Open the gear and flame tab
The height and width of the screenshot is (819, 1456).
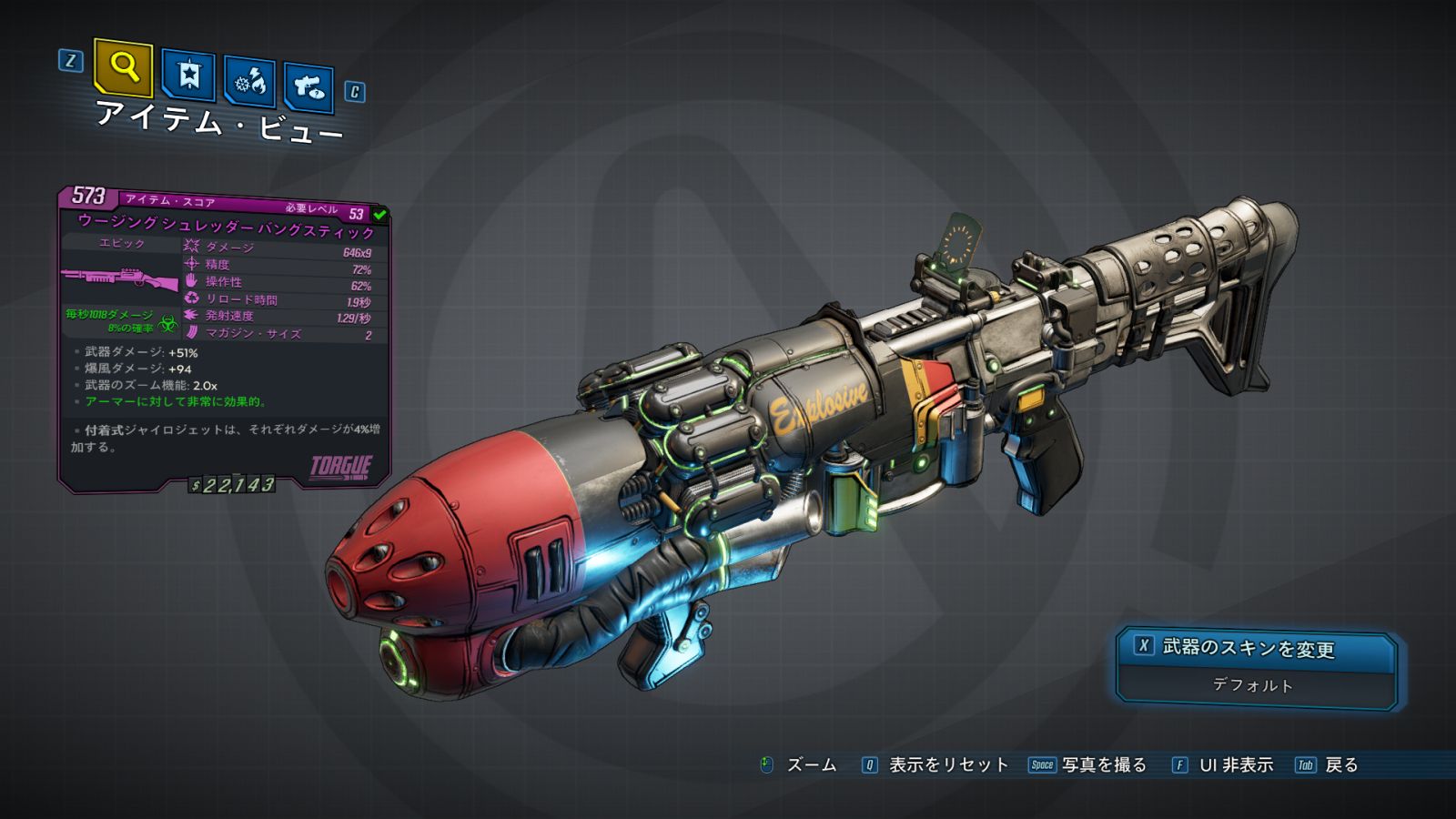[x=249, y=83]
